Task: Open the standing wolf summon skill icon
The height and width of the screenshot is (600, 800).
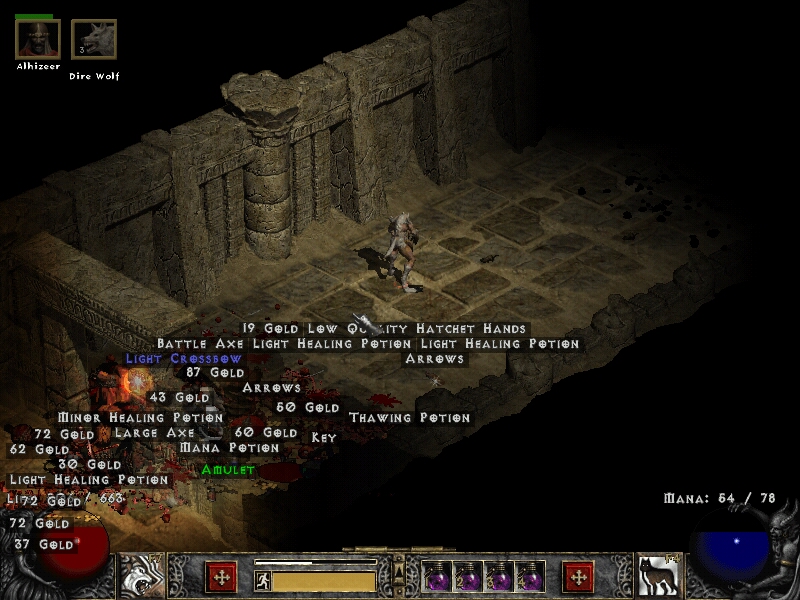Action: [x=657, y=576]
